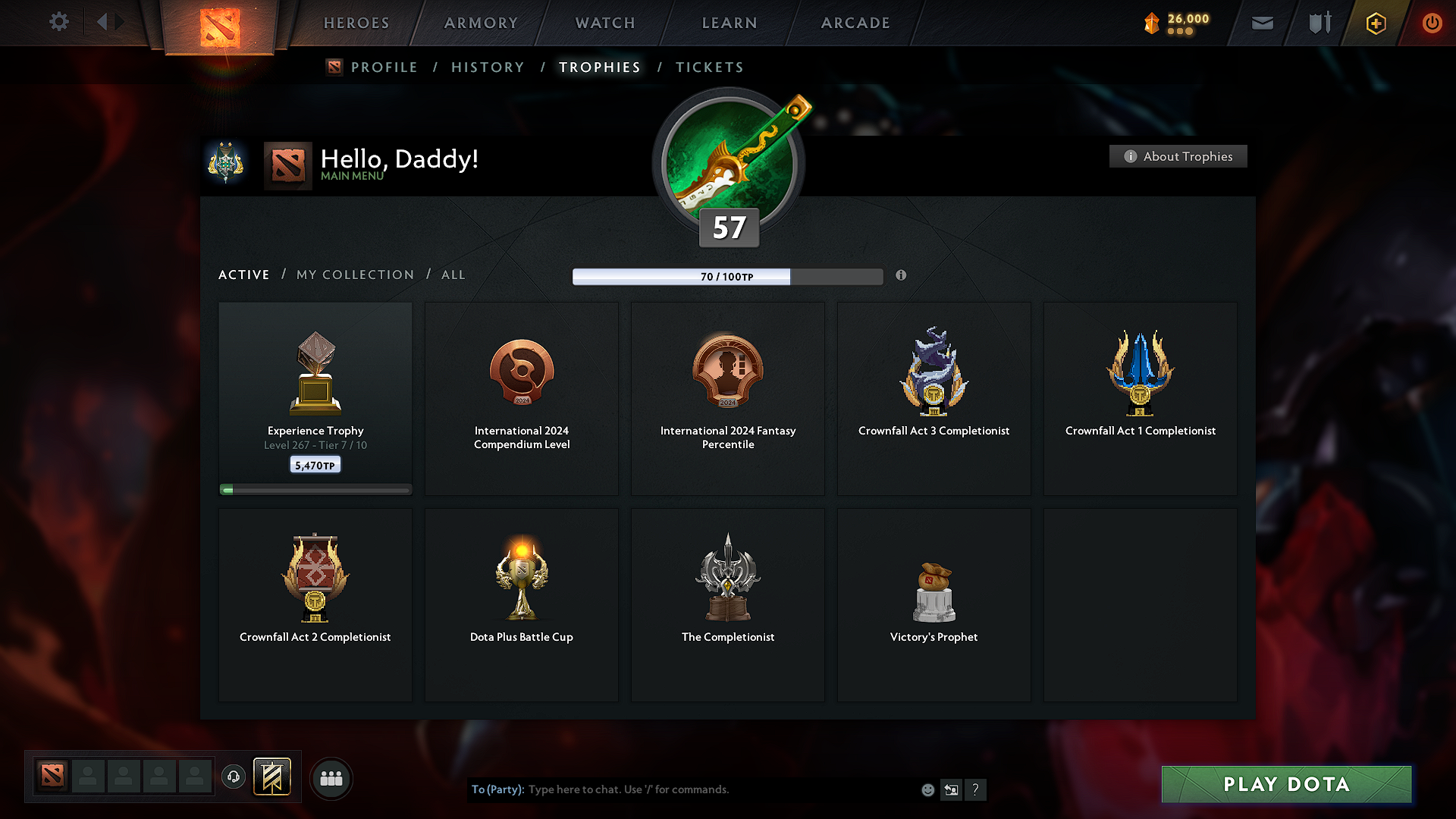This screenshot has width=1456, height=819.
Task: Open Dota Plus via the gold plus icon
Action: 1375,23
